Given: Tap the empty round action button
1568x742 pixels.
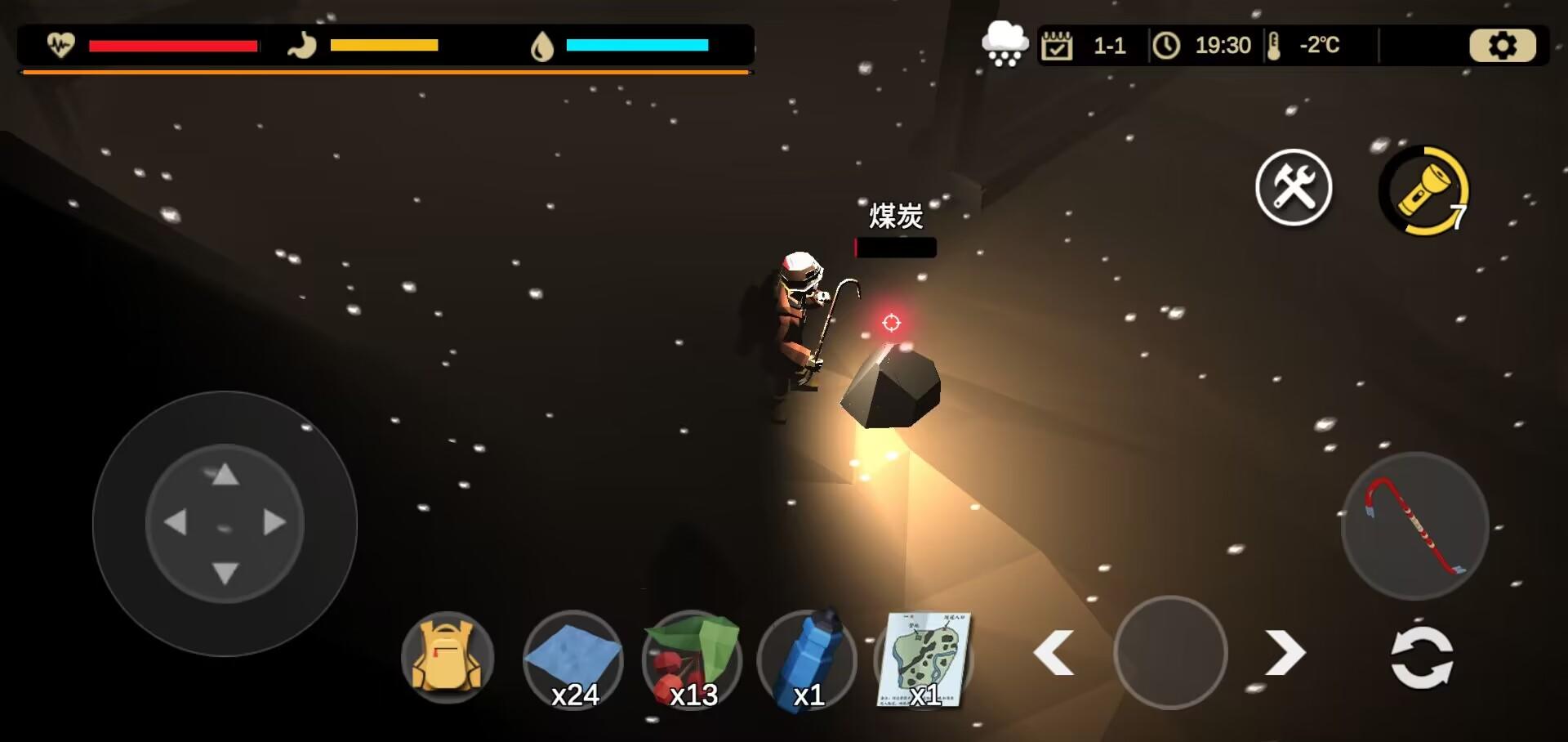Looking at the screenshot, I should coord(1170,653).
